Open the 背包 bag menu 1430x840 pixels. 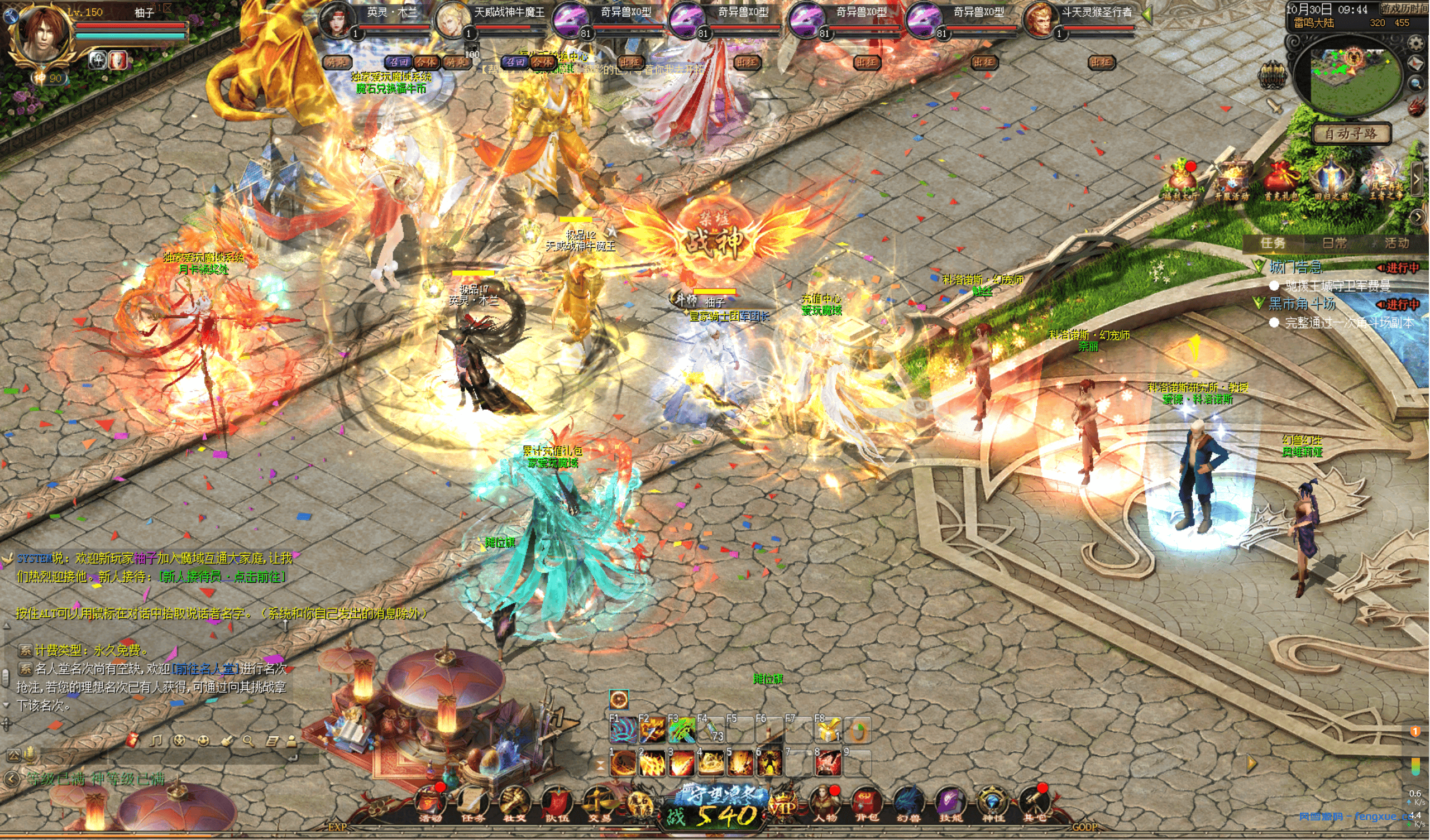coord(866,804)
